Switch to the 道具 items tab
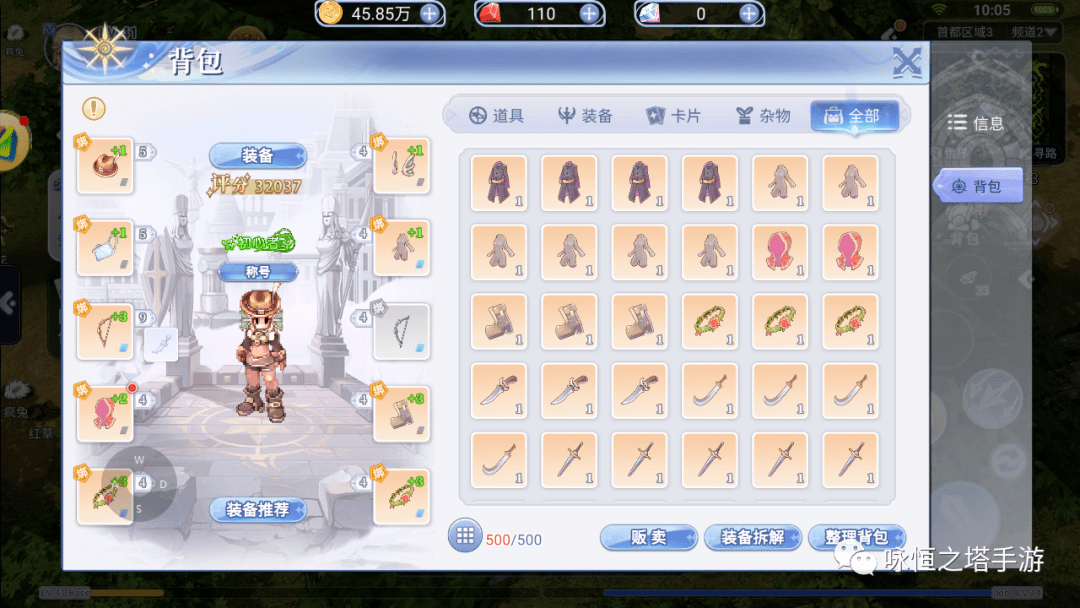Image resolution: width=1080 pixels, height=608 pixels. (x=496, y=116)
